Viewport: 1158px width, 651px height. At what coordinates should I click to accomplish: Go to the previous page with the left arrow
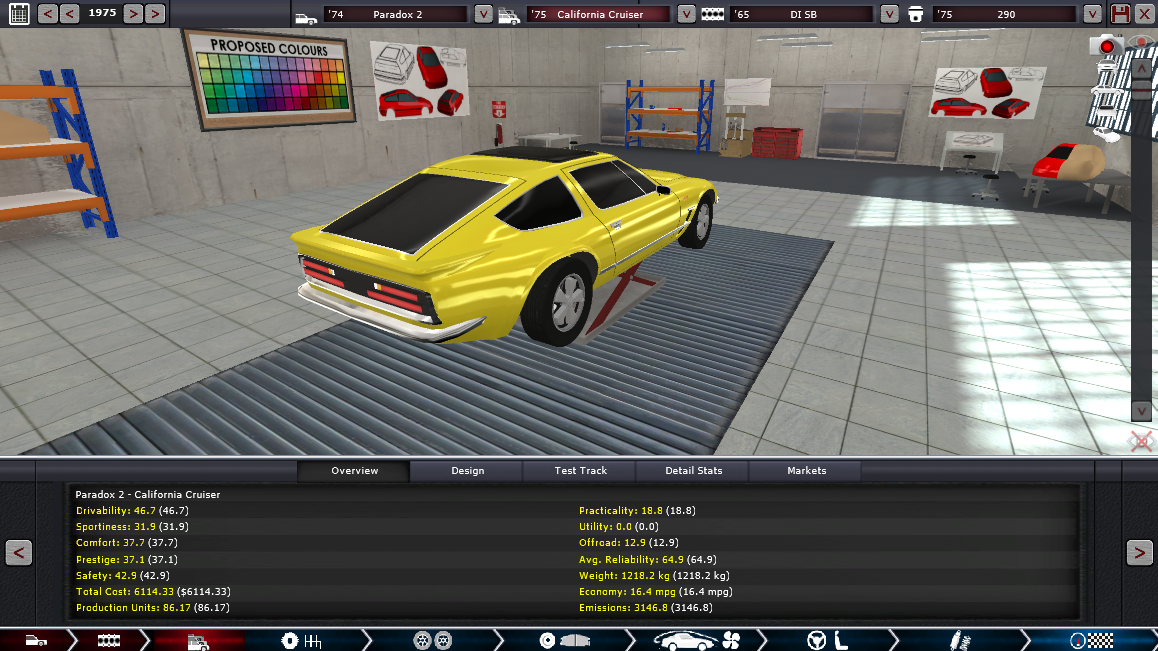point(19,552)
